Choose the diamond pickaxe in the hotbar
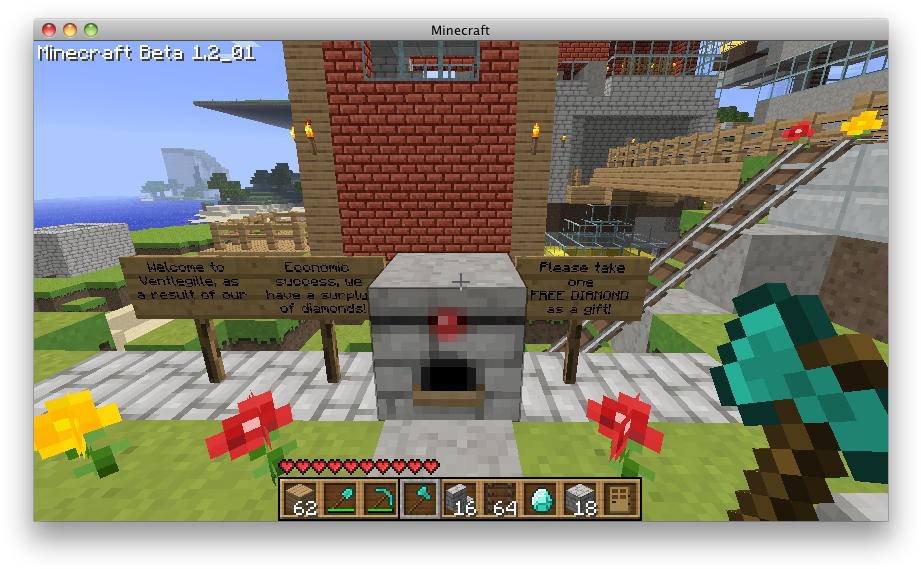The height and width of the screenshot is (569, 921). 380,498
